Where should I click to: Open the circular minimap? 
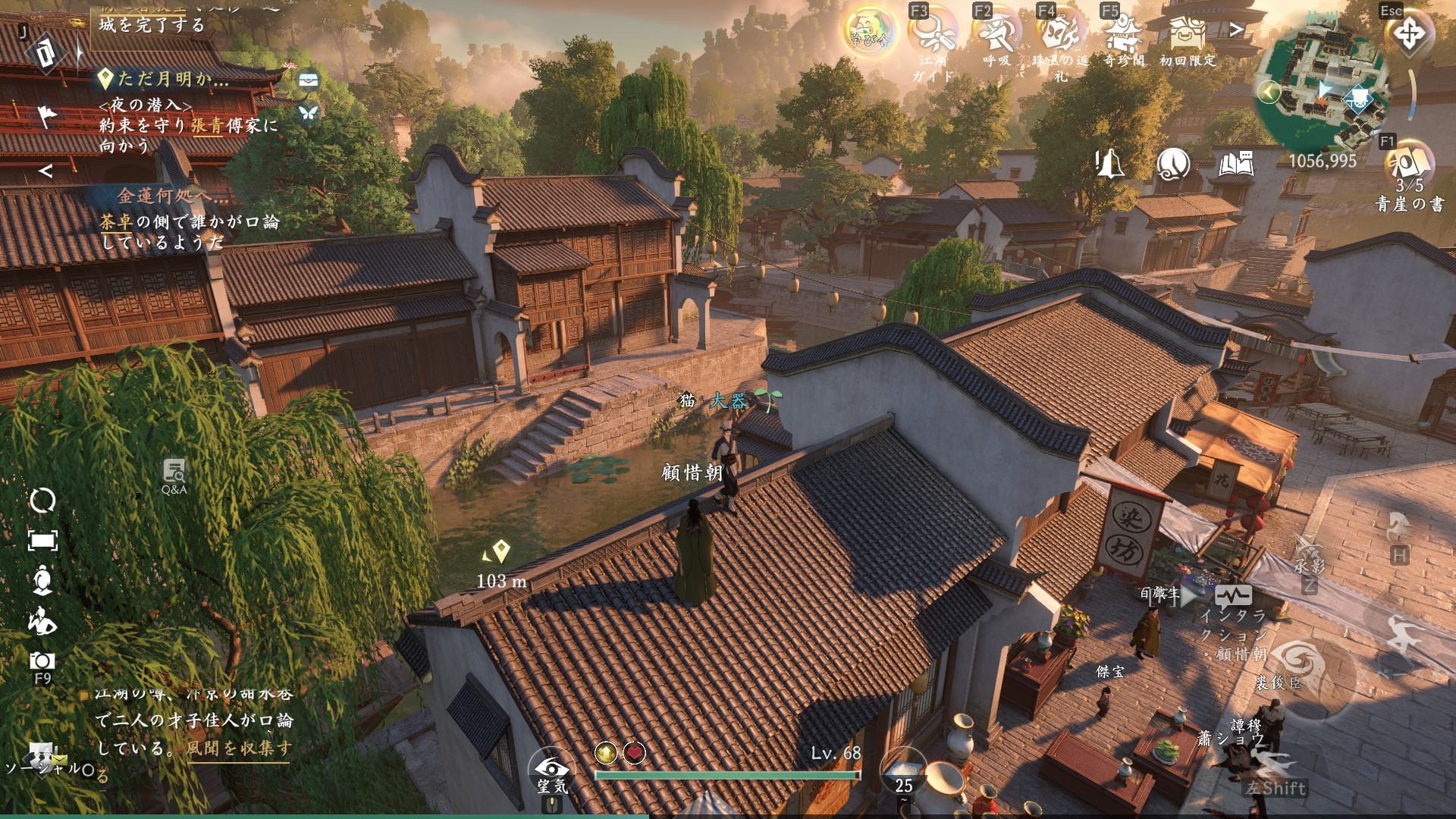(x=1322, y=93)
